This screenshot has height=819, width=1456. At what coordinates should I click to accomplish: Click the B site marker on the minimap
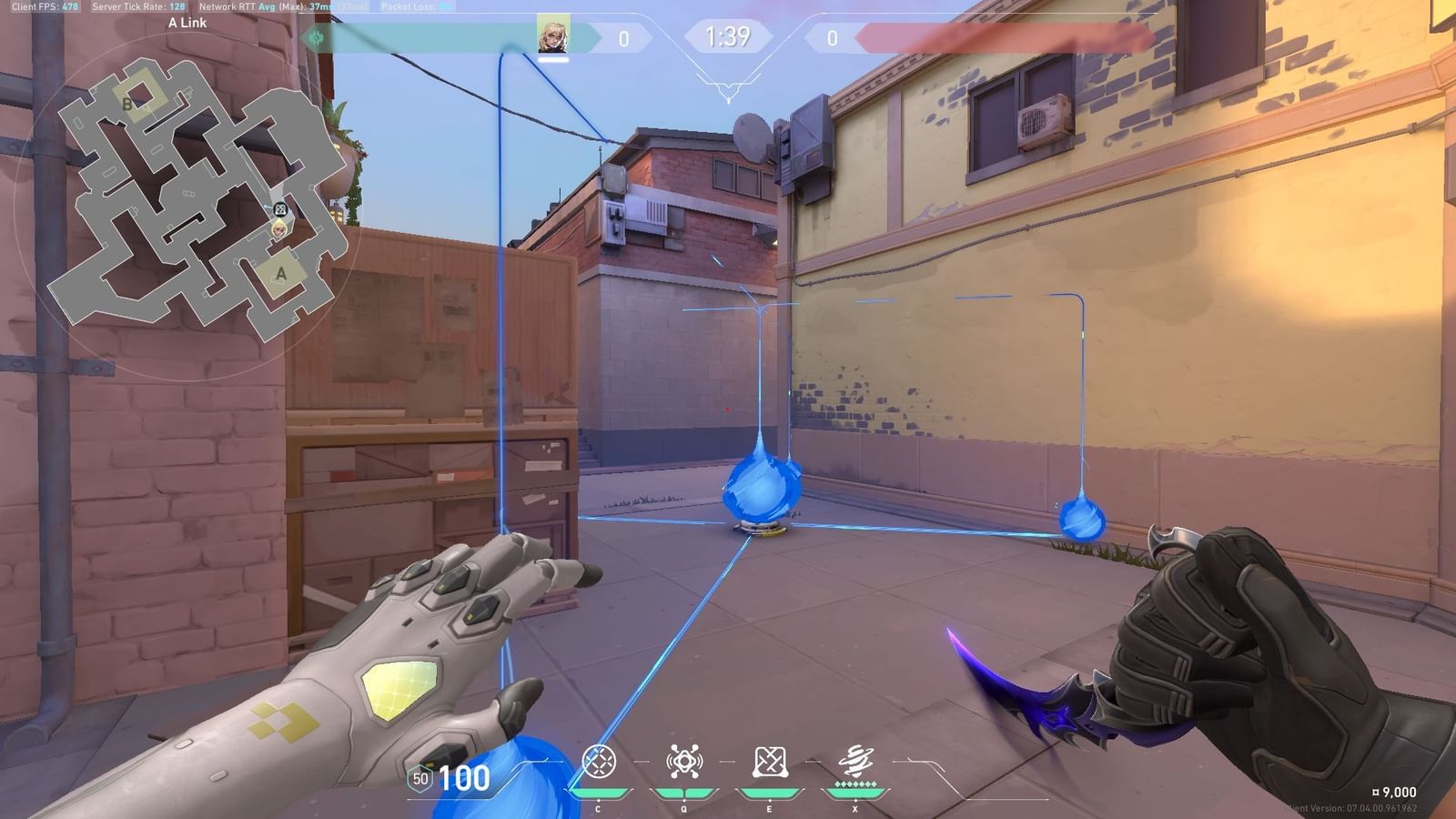point(127,103)
